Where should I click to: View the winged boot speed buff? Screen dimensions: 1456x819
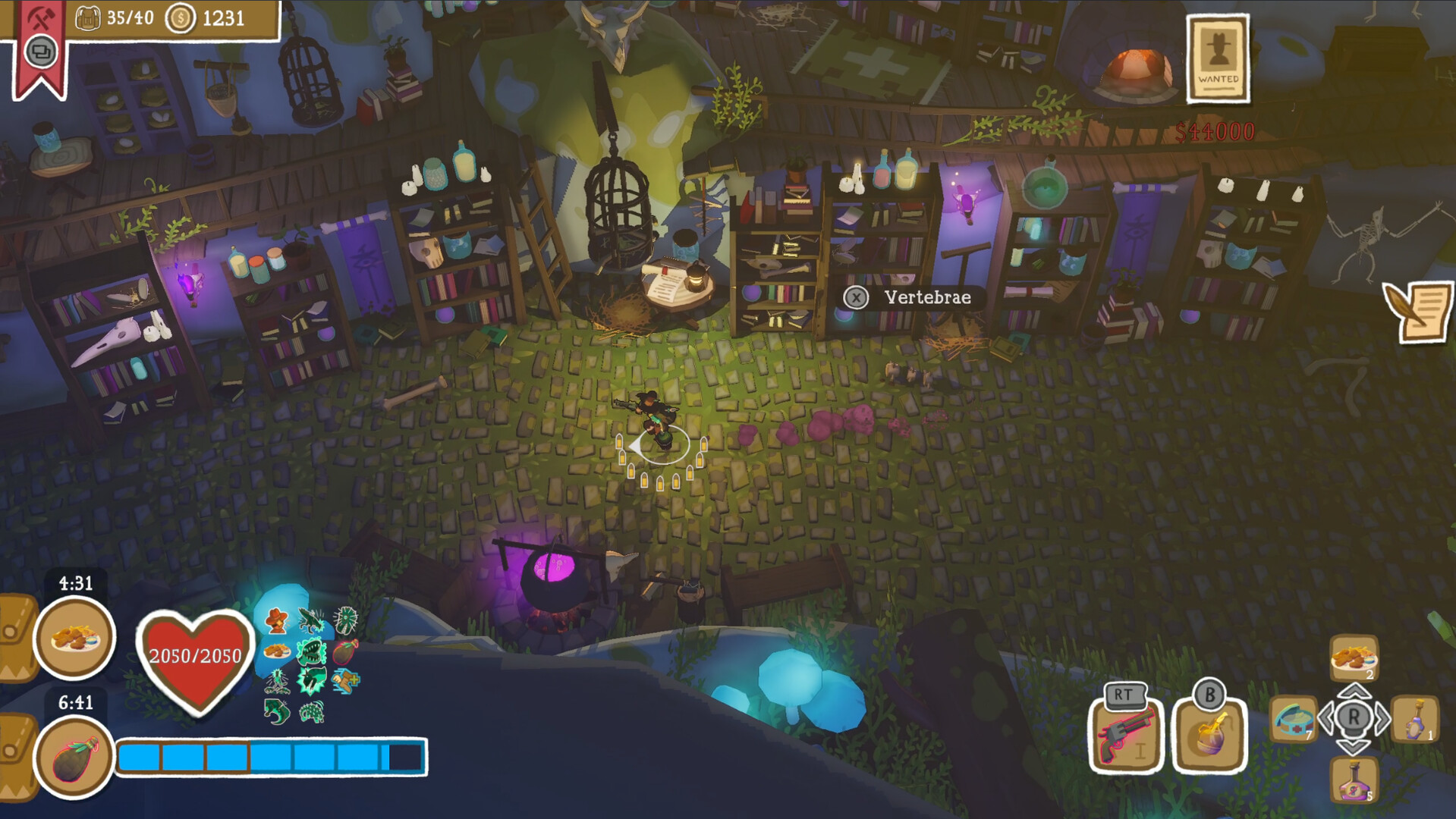346,681
